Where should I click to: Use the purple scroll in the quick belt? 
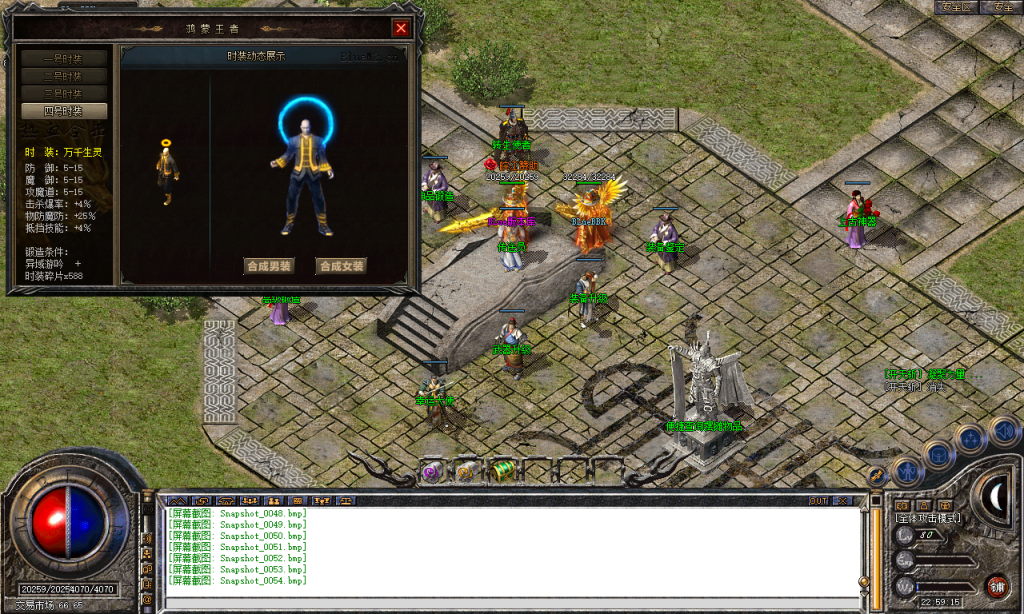(x=433, y=472)
